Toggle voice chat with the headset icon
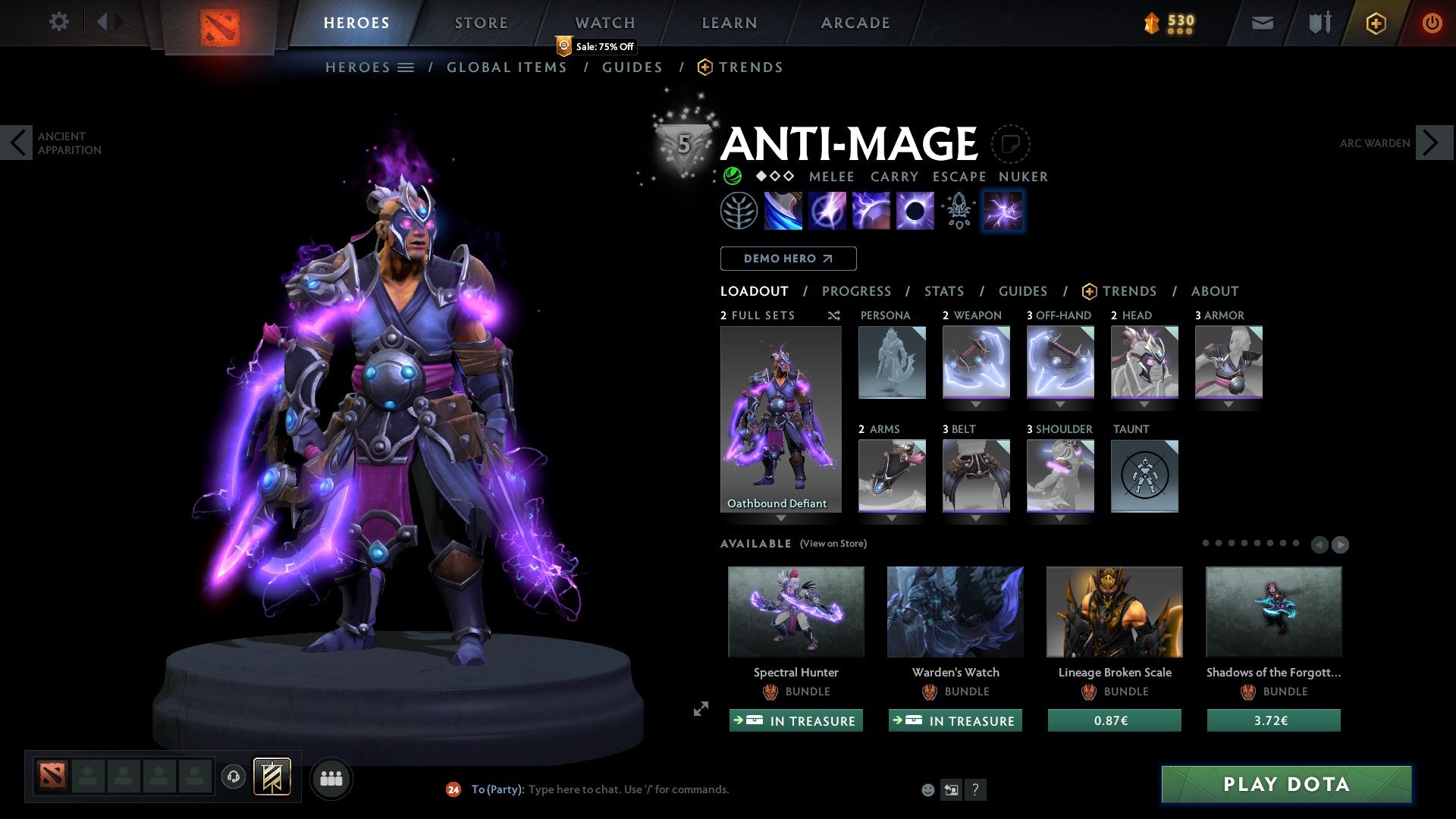This screenshot has height=819, width=1456. click(233, 778)
